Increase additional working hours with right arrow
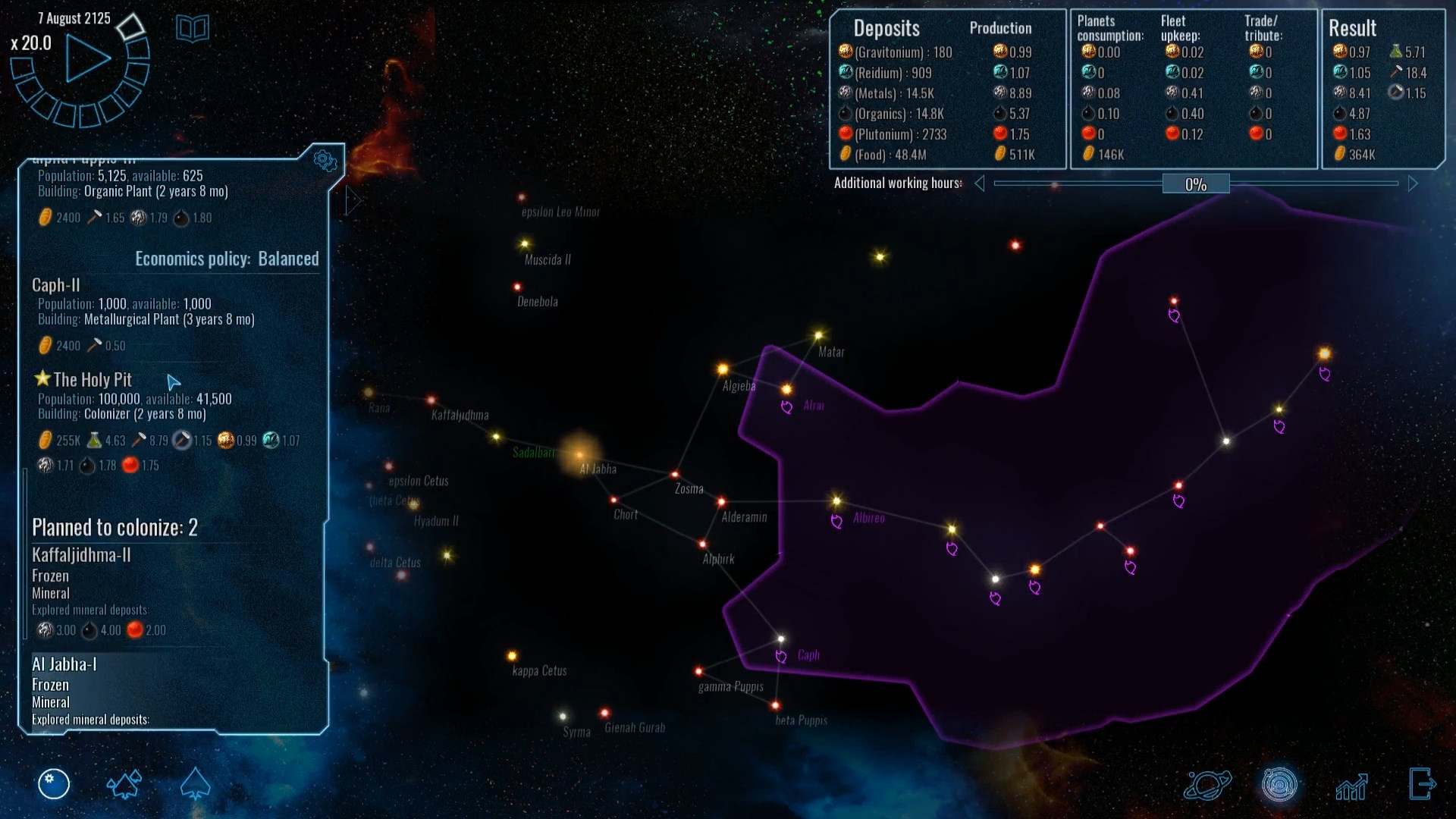 click(x=1413, y=184)
